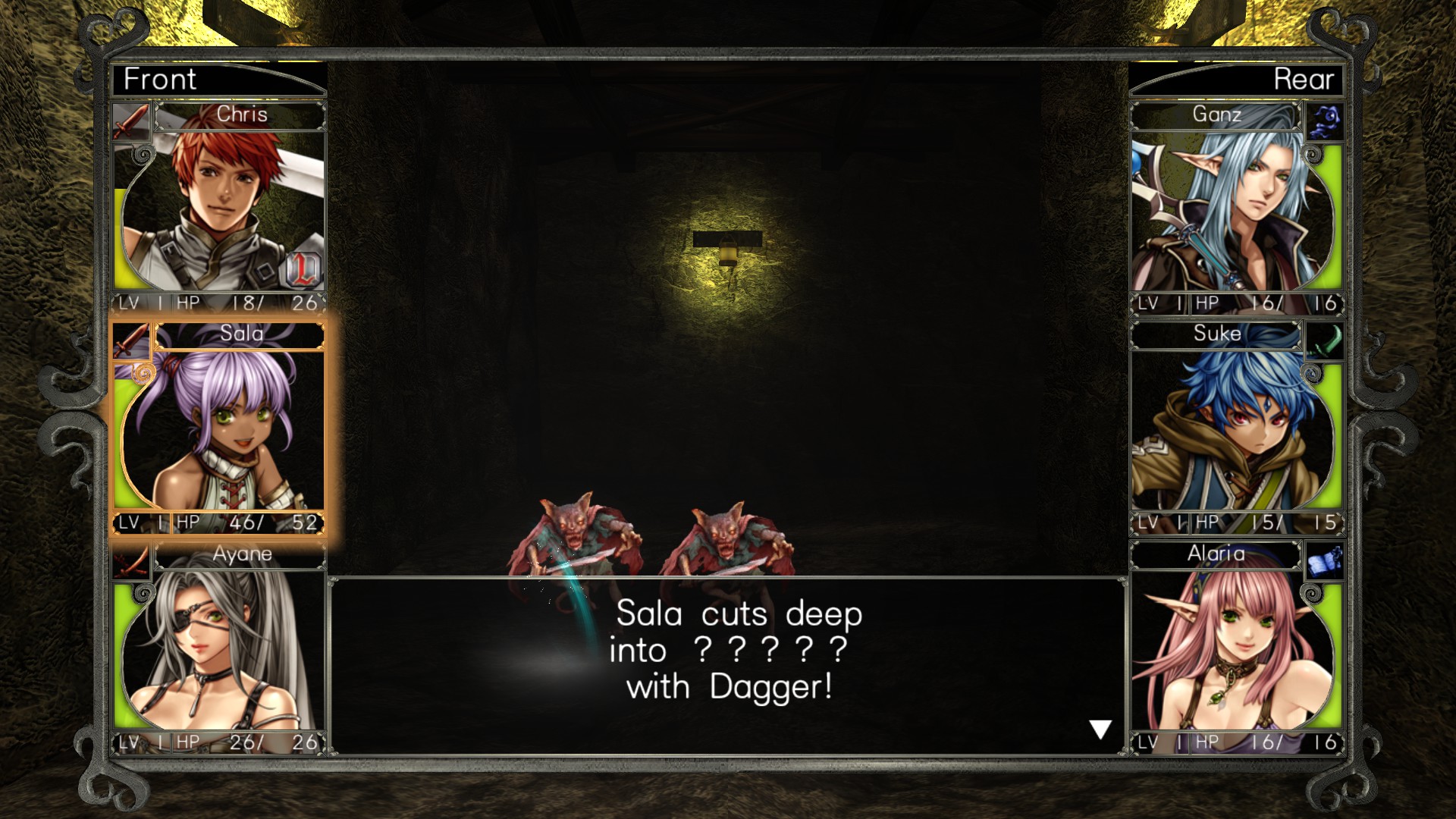Click Chris's nameplate
Viewport: 1456px width, 819px height.
point(239,115)
